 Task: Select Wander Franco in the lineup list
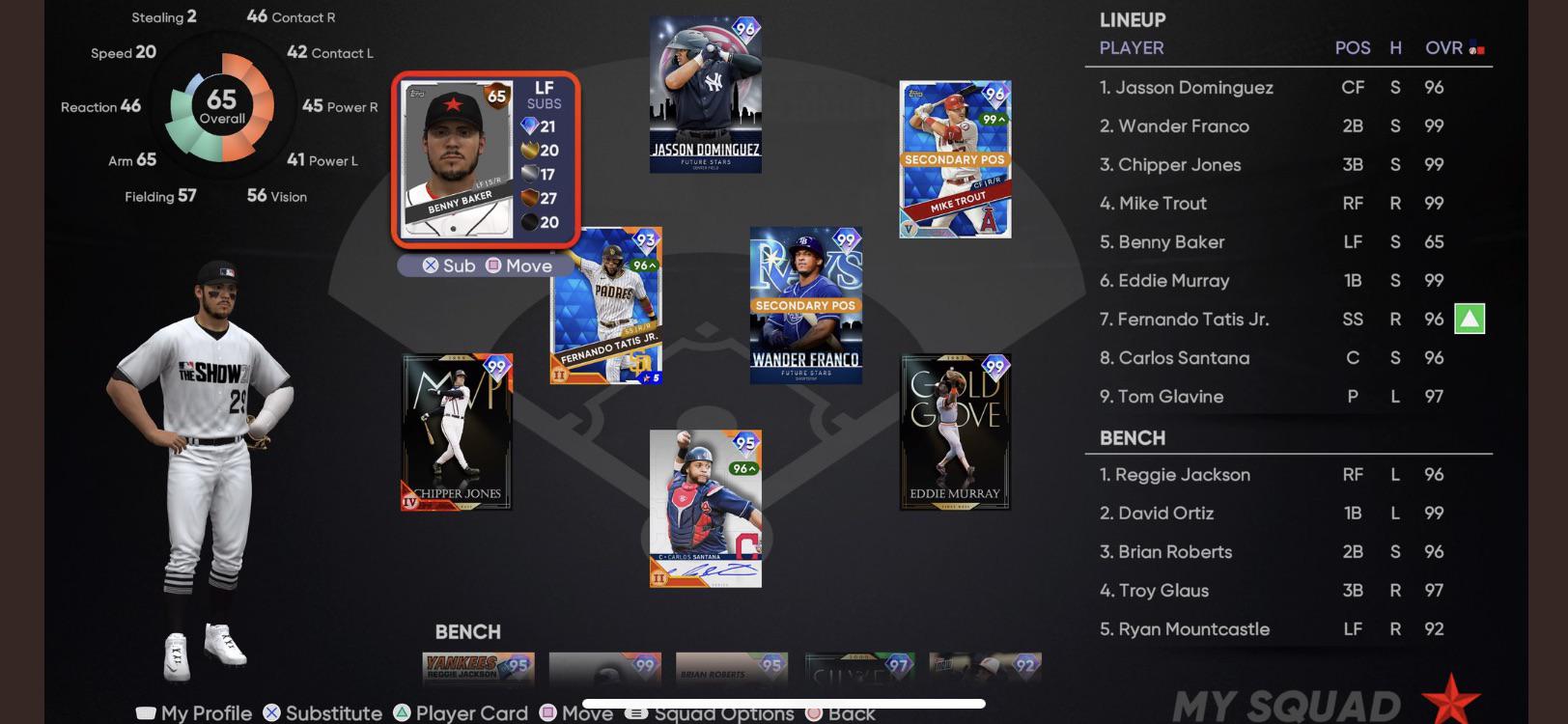1174,125
